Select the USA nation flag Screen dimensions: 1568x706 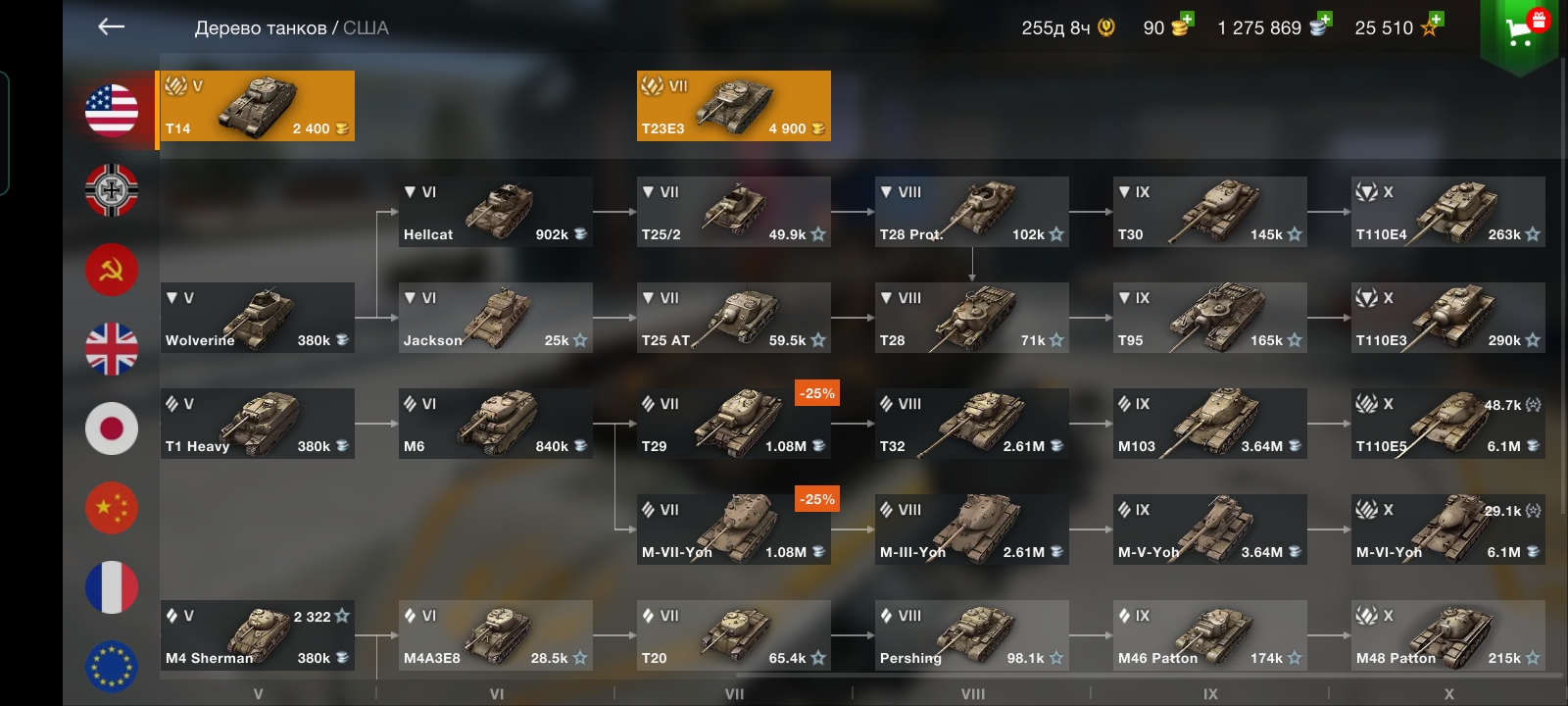pos(112,110)
